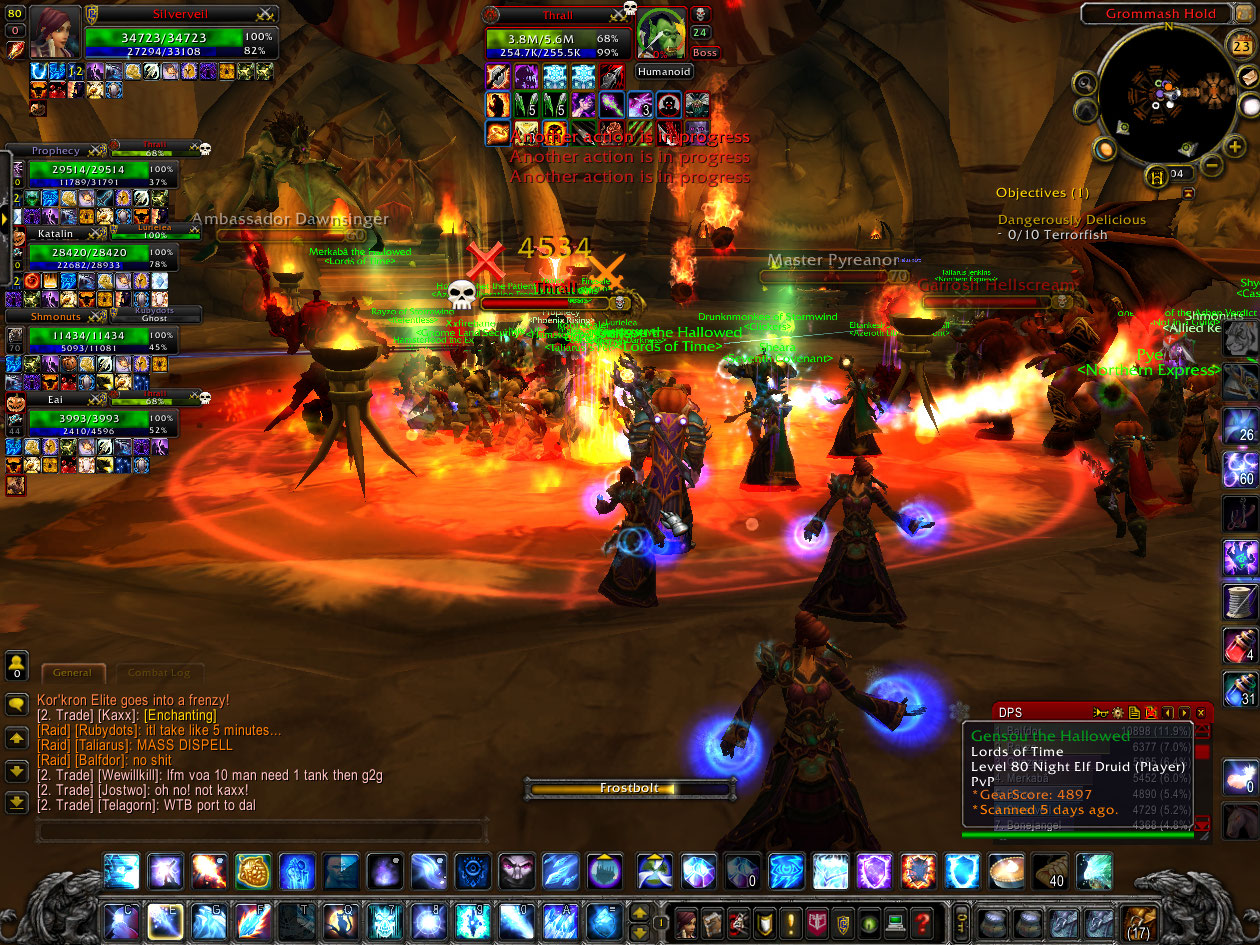This screenshot has height=945, width=1260.
Task: Use the item slot with 40 count
Action: (x=1049, y=871)
